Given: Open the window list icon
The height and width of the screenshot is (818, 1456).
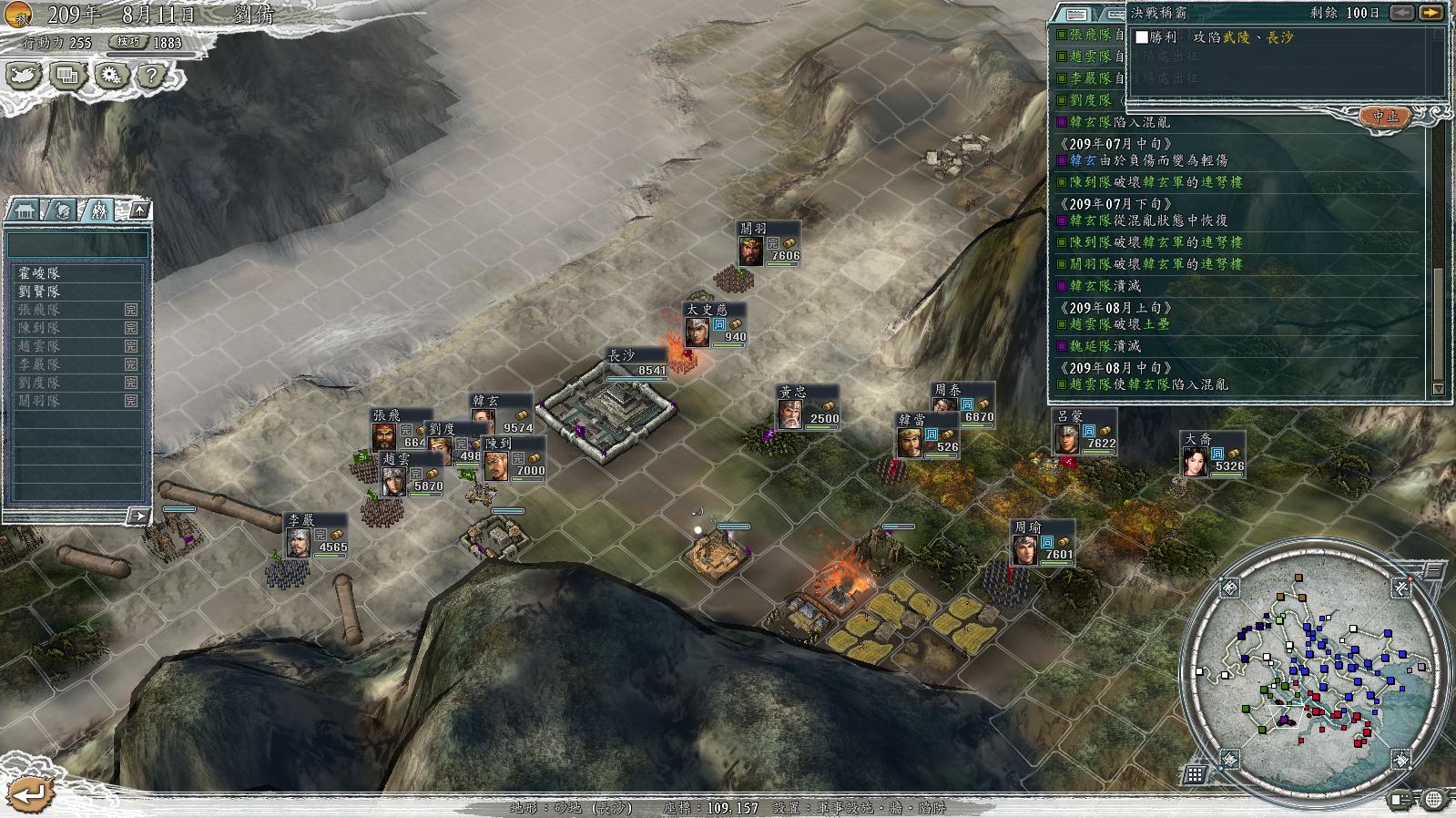Looking at the screenshot, I should (67, 76).
